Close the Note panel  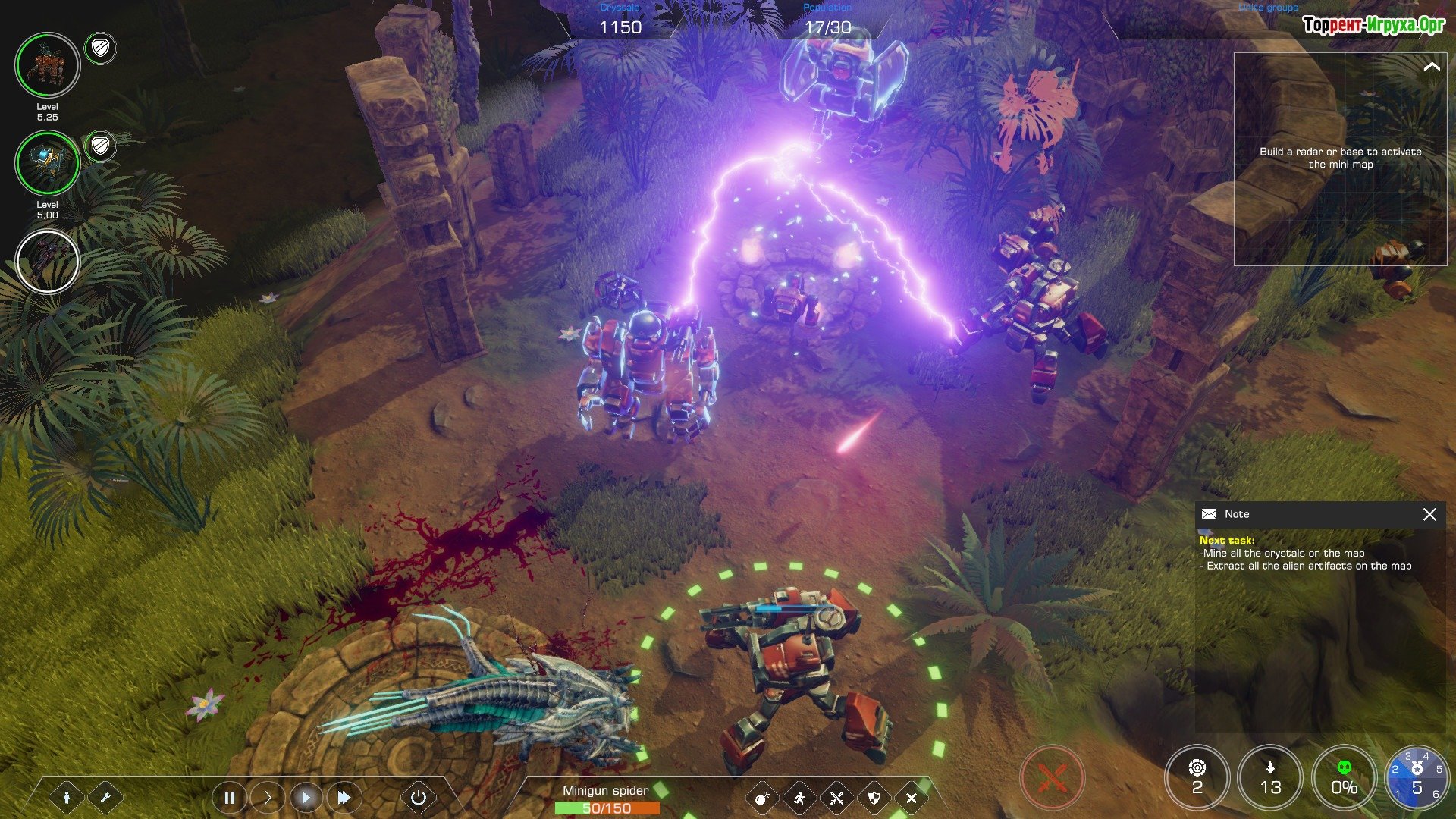1429,514
